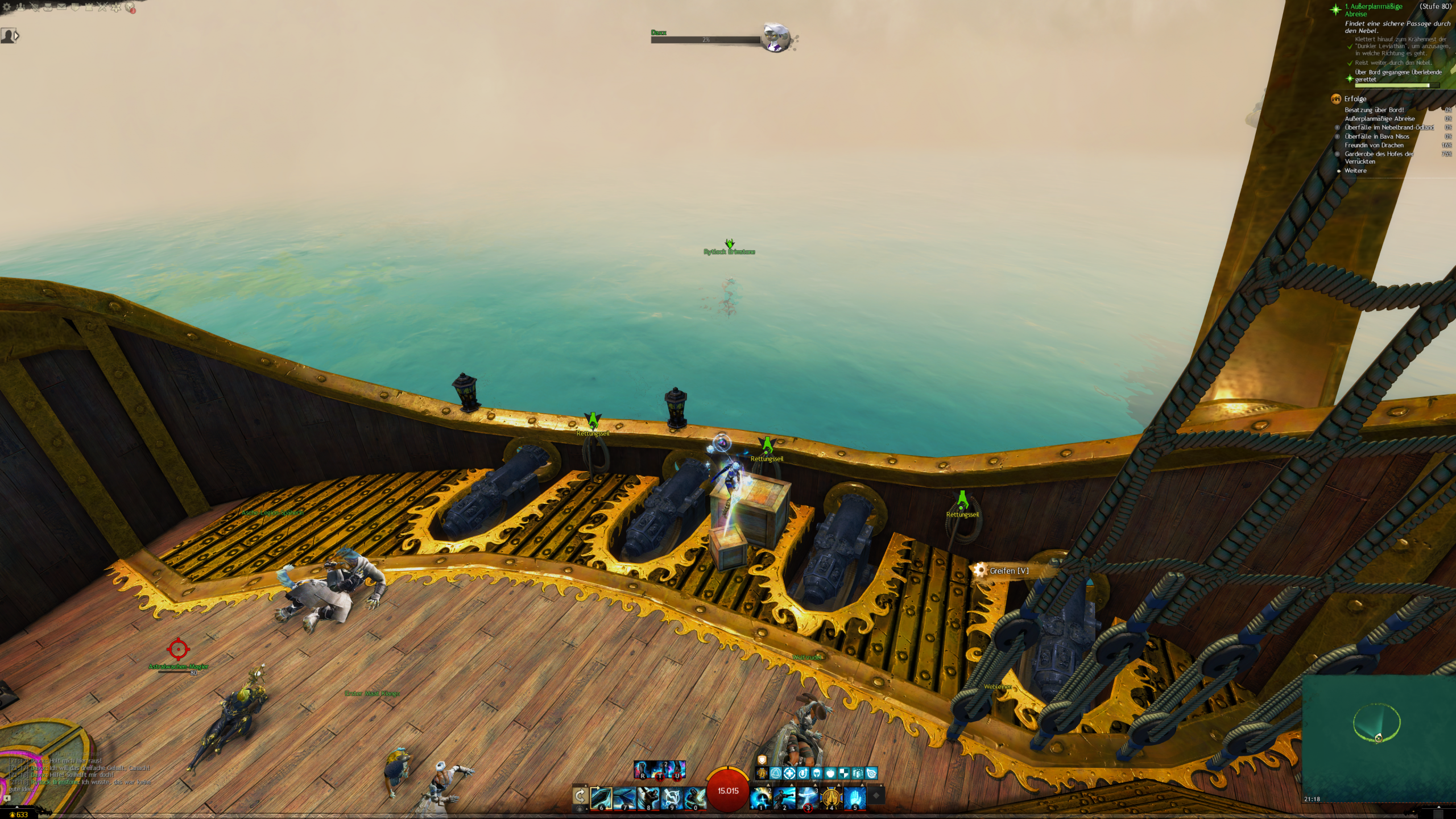Open the guild shield panel icon
The width and height of the screenshot is (1456, 819).
[x=76, y=7]
